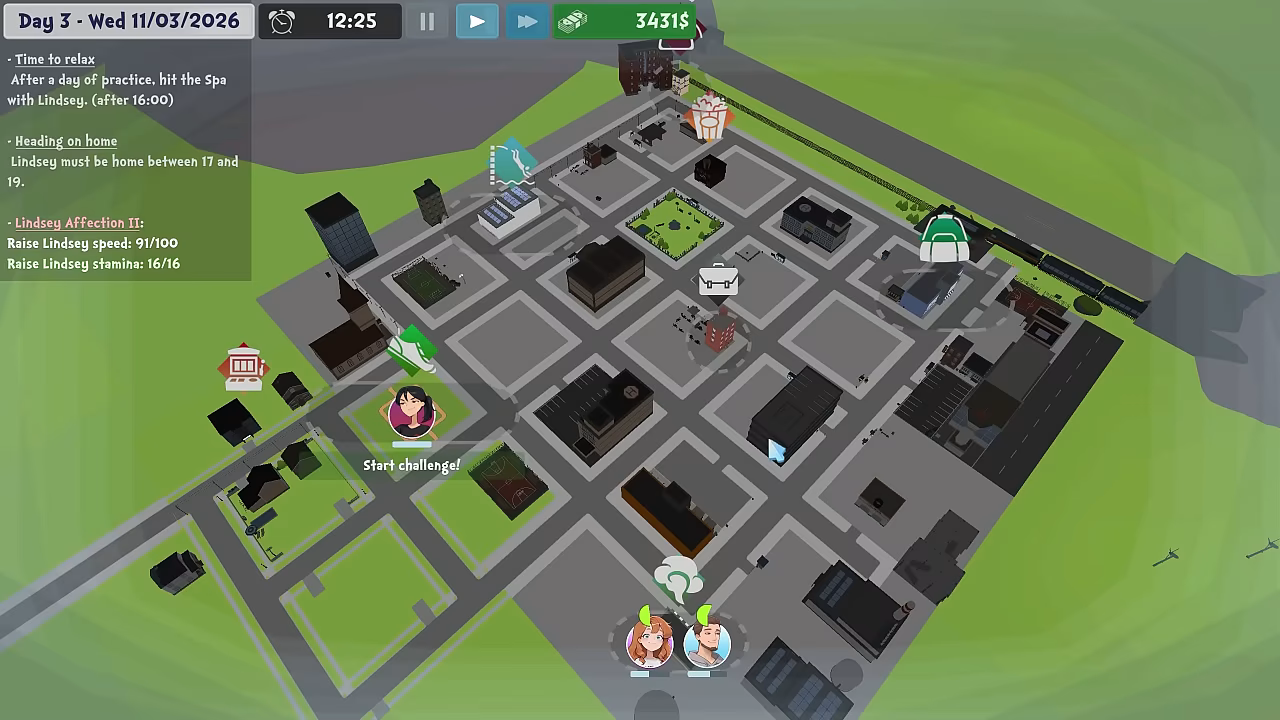Choose the green sneaker map marker
Viewport: 1280px width, 720px height.
pos(412,348)
